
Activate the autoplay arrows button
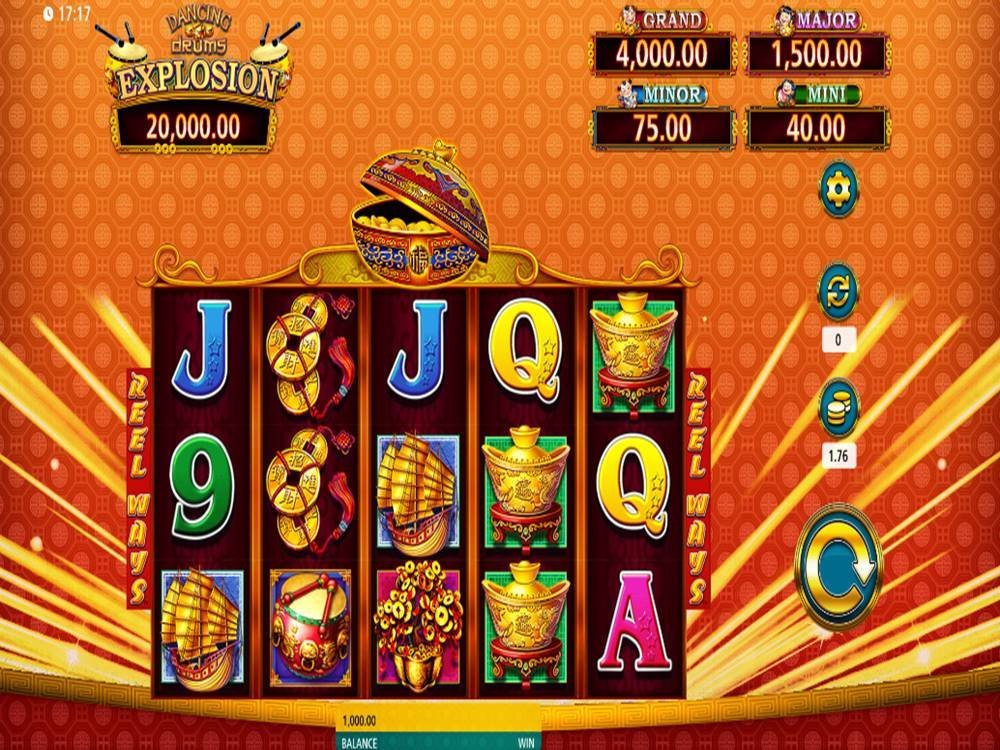(838, 292)
